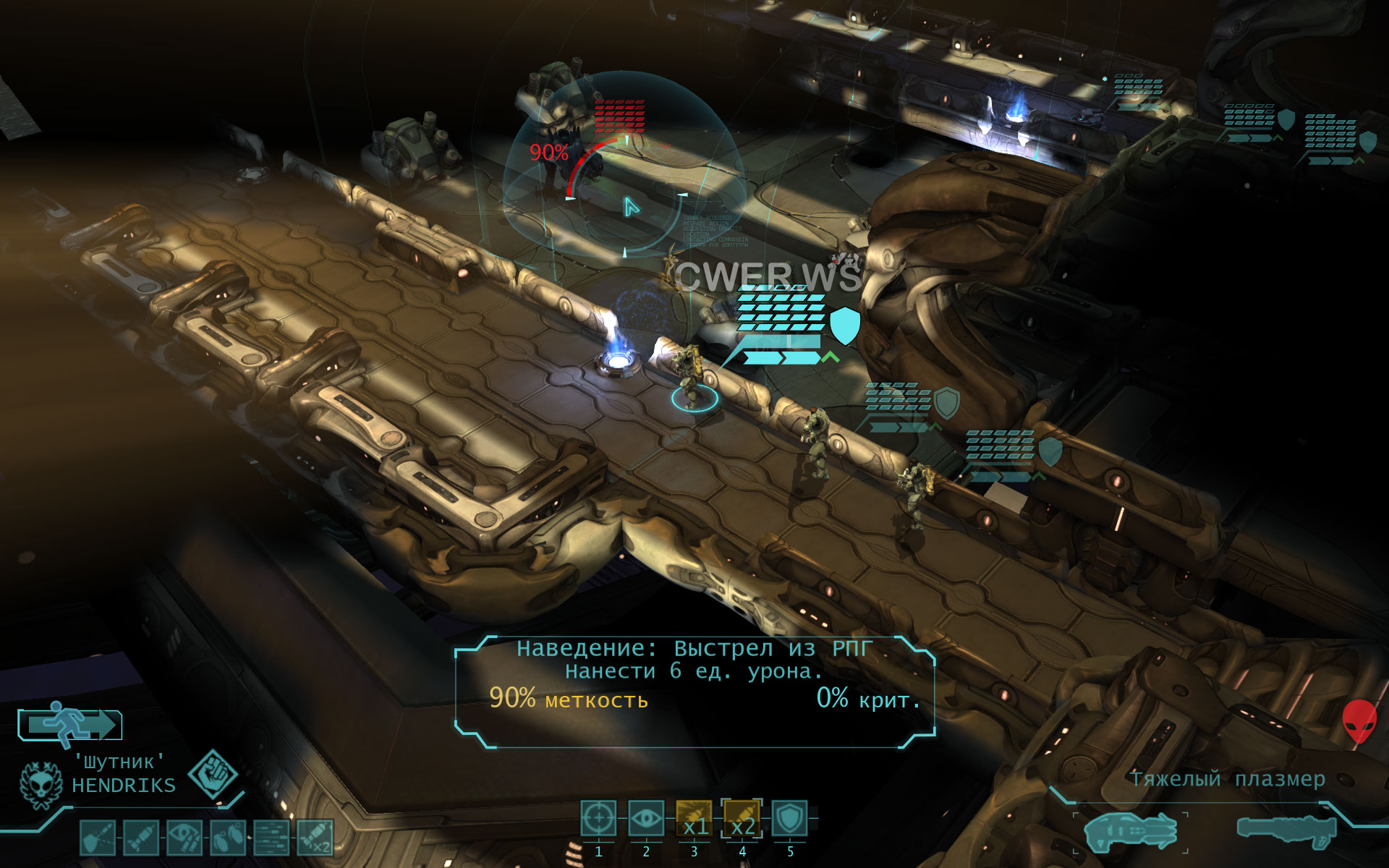Select the crosshair fire weapon ability
The height and width of the screenshot is (868, 1389).
coord(598,820)
